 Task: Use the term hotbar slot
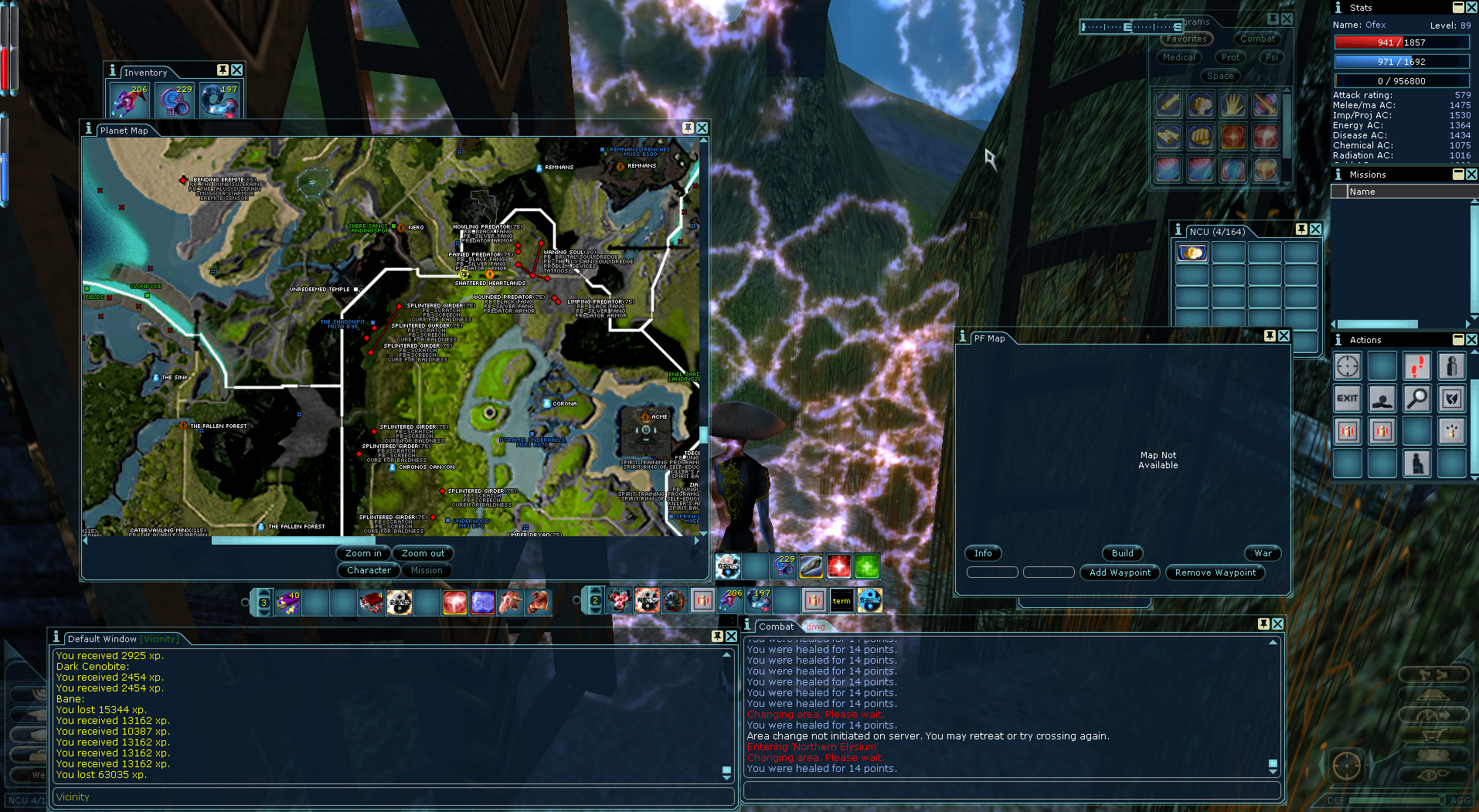(841, 600)
